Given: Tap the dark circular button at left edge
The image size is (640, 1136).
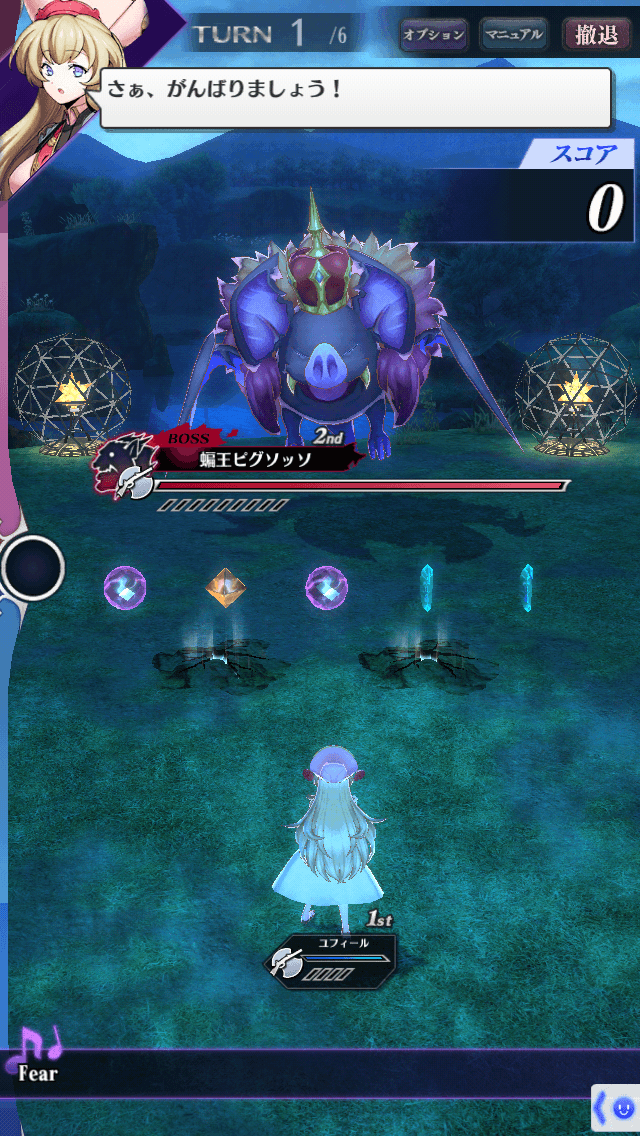Looking at the screenshot, I should tap(33, 567).
